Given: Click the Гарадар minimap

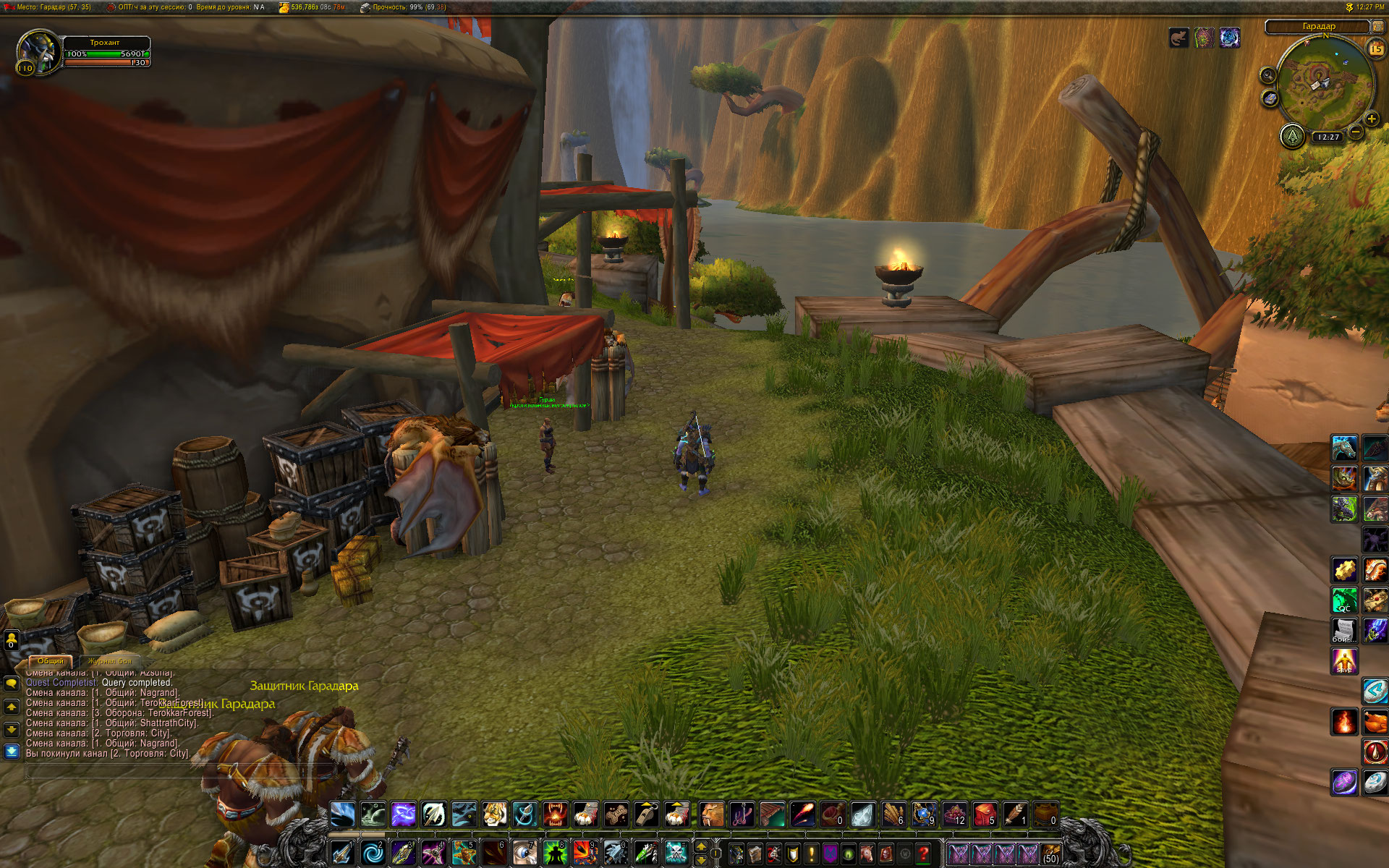Looking at the screenshot, I should pyautogui.click(x=1323, y=81).
